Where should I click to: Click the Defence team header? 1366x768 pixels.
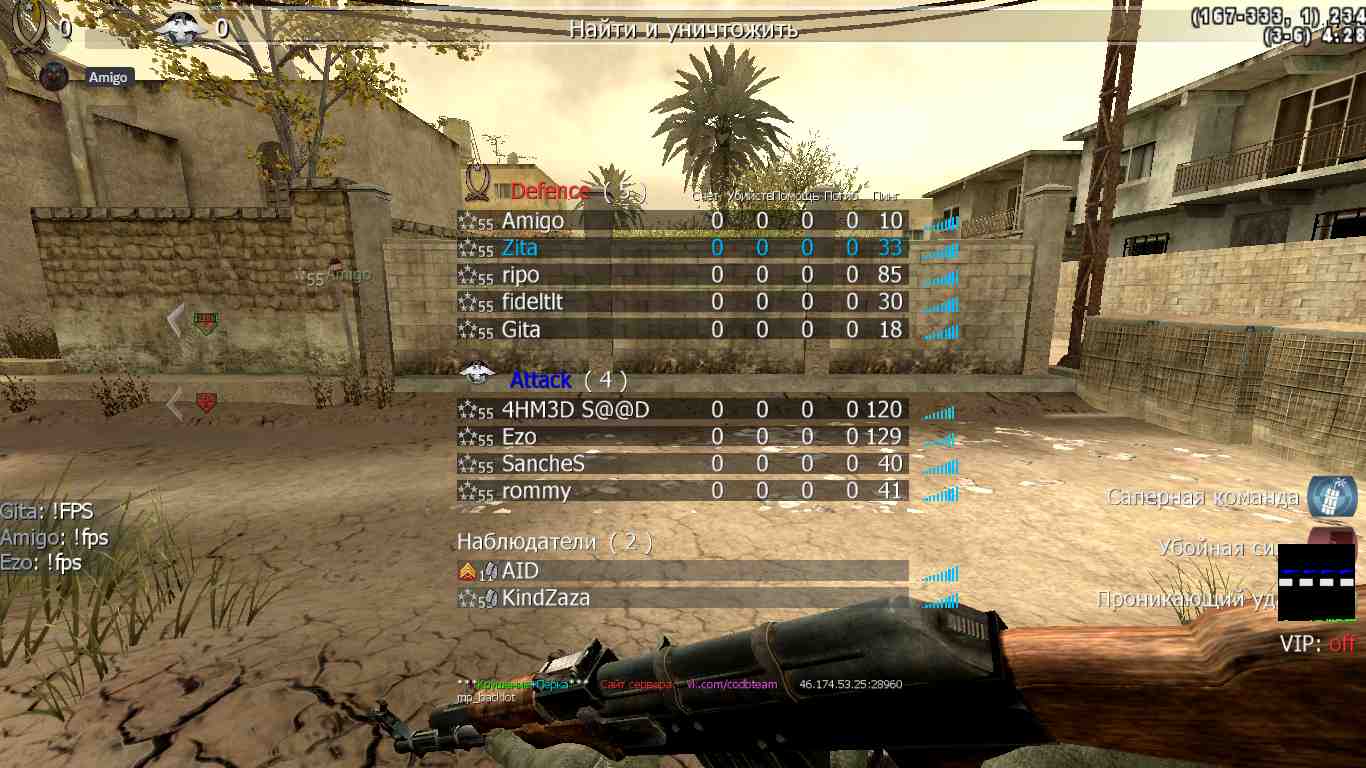pos(550,191)
